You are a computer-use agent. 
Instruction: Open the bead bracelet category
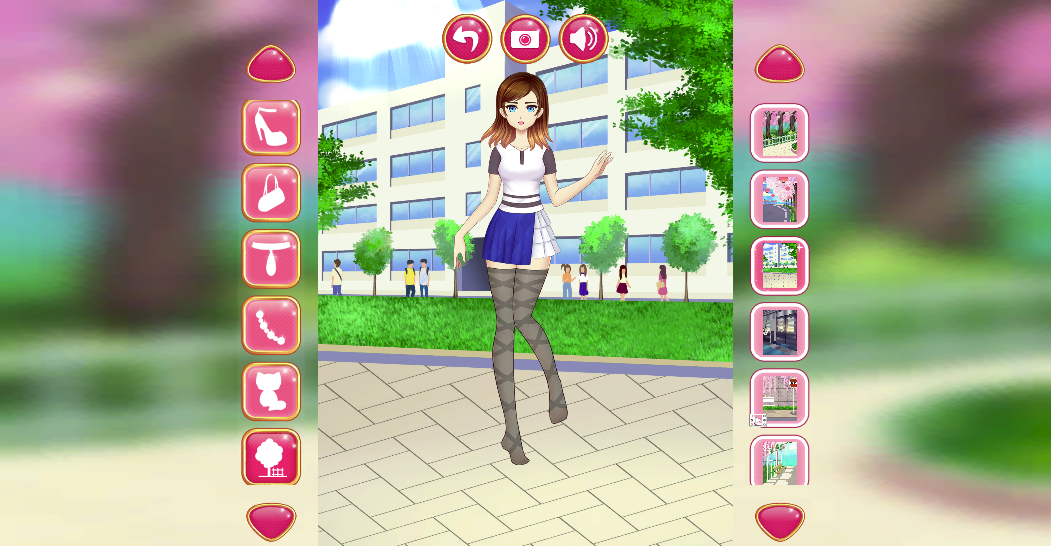point(271,325)
